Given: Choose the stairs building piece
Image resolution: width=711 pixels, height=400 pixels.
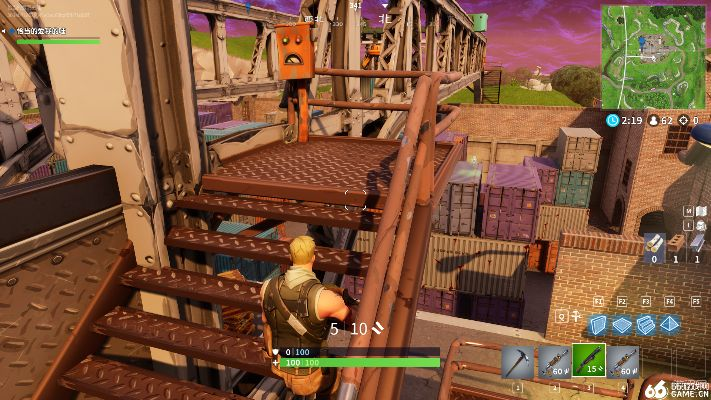Looking at the screenshot, I should (x=646, y=324).
